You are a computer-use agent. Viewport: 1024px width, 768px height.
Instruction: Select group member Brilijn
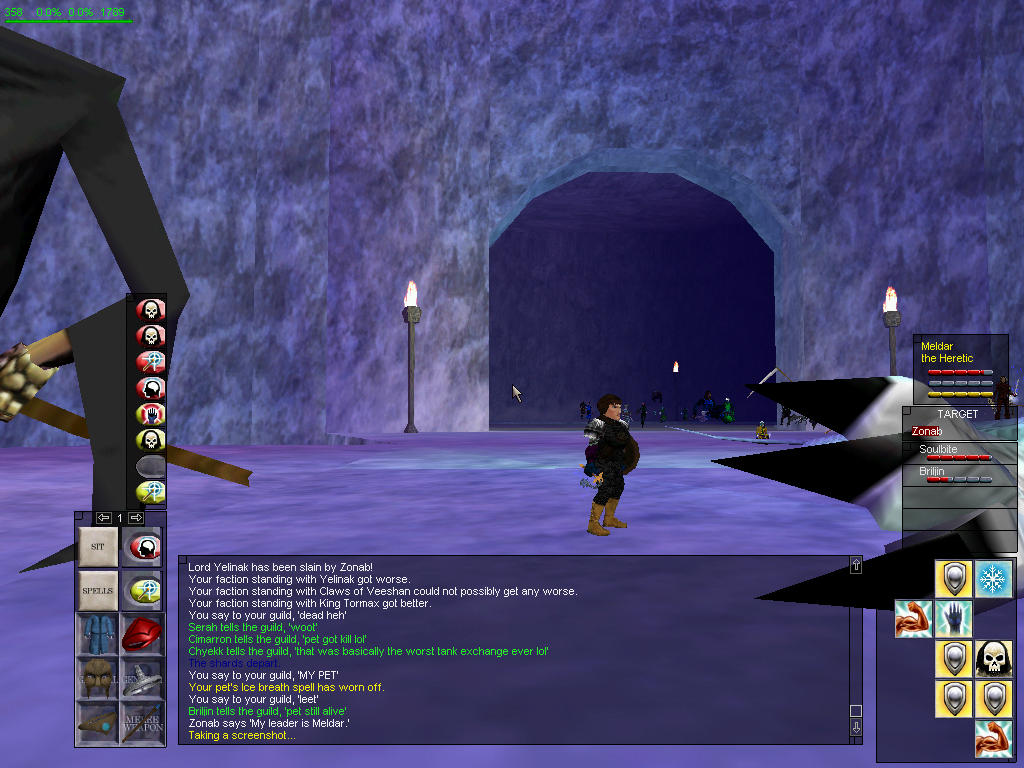[x=958, y=475]
